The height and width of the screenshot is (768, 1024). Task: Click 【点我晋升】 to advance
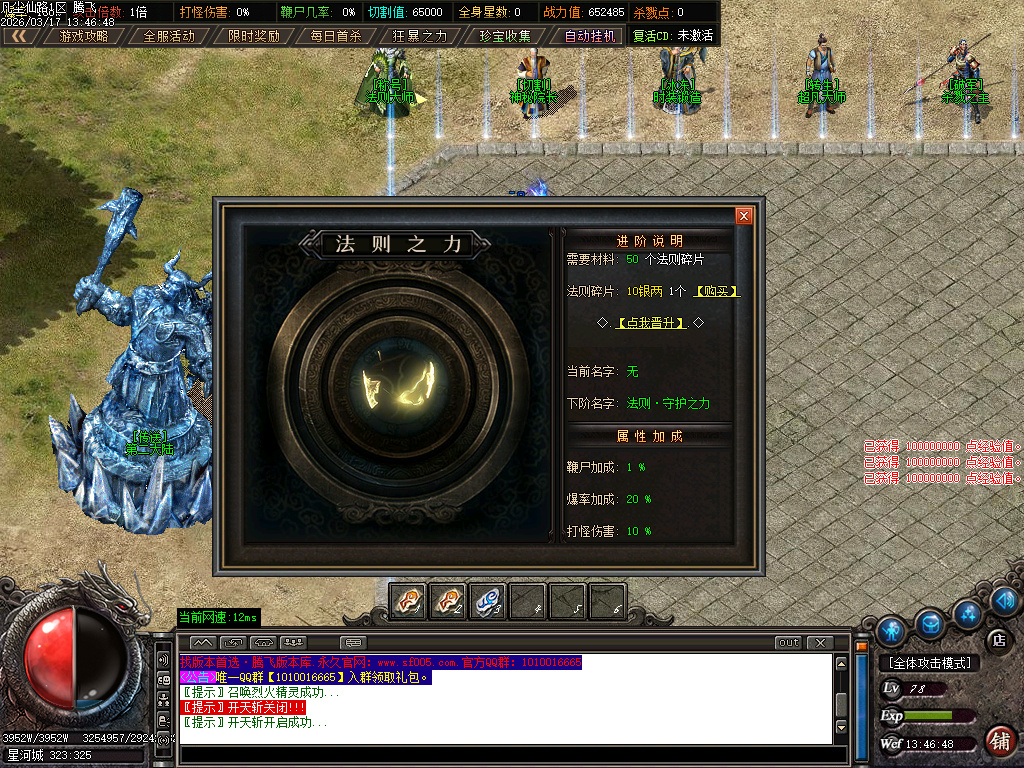point(651,323)
